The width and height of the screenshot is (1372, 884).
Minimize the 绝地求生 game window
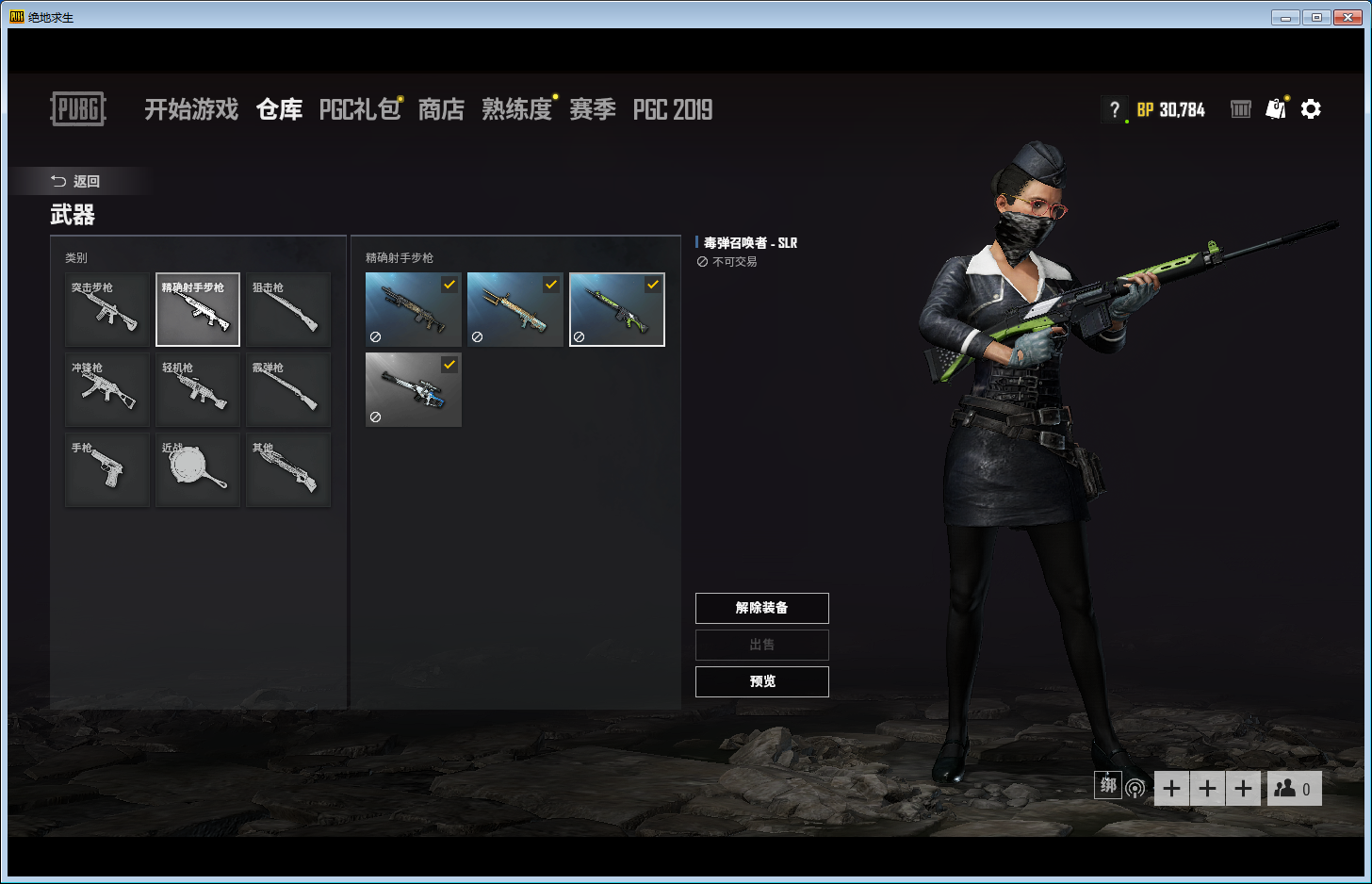tap(1284, 17)
